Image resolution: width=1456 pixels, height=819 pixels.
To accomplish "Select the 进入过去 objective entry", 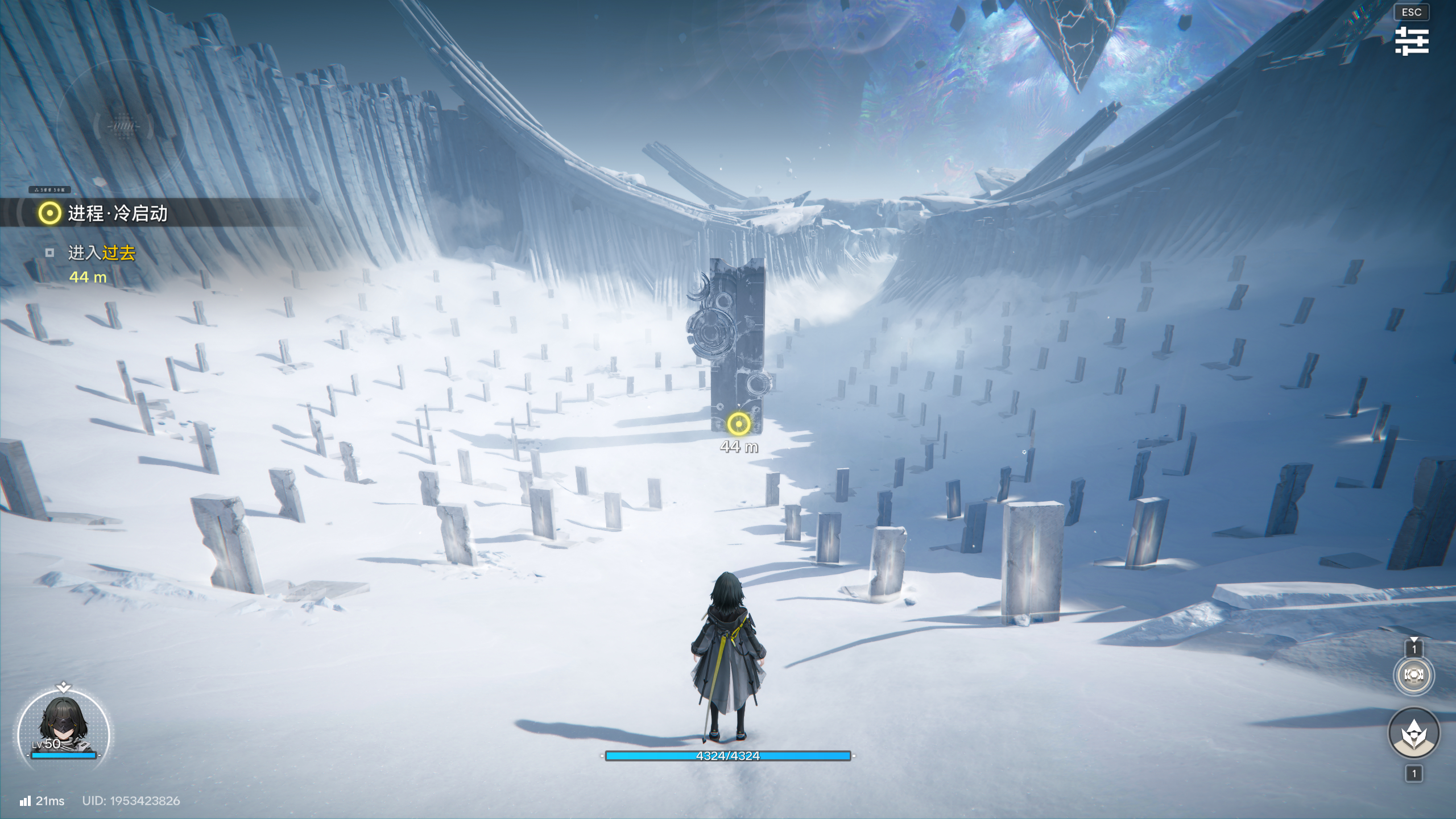I will point(101,253).
